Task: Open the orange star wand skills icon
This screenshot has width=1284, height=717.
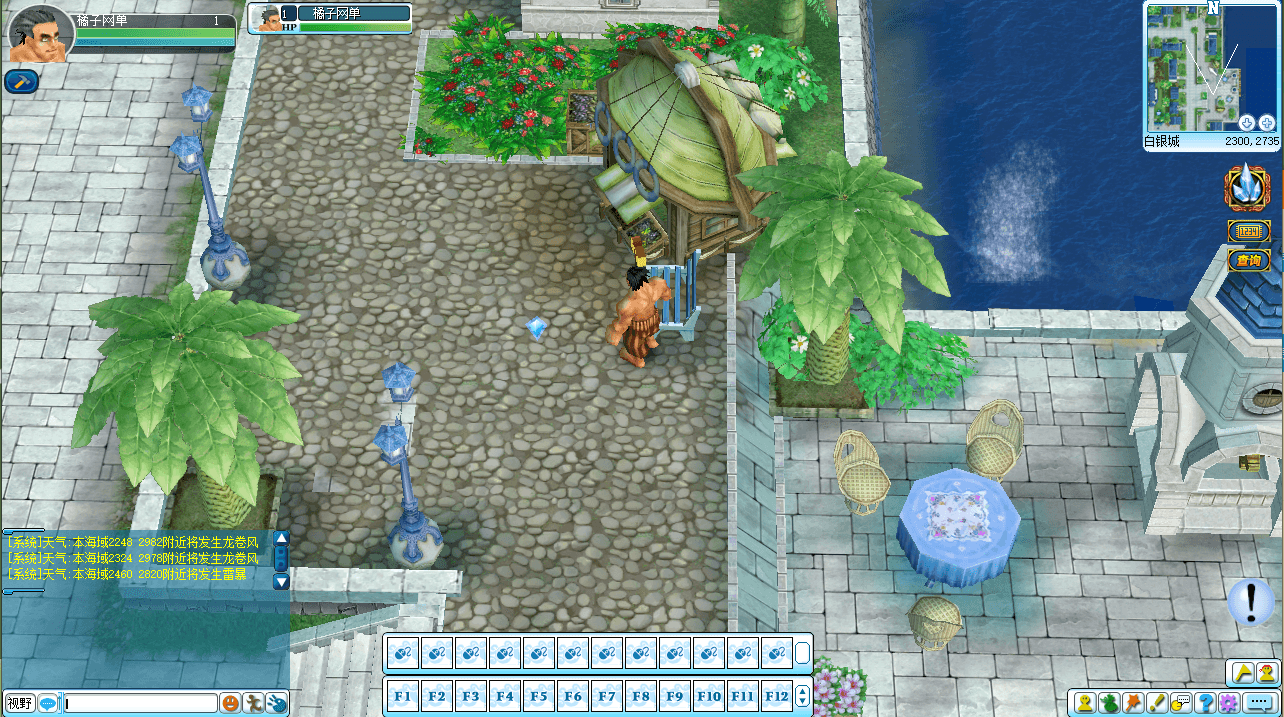Action: (x=1133, y=703)
